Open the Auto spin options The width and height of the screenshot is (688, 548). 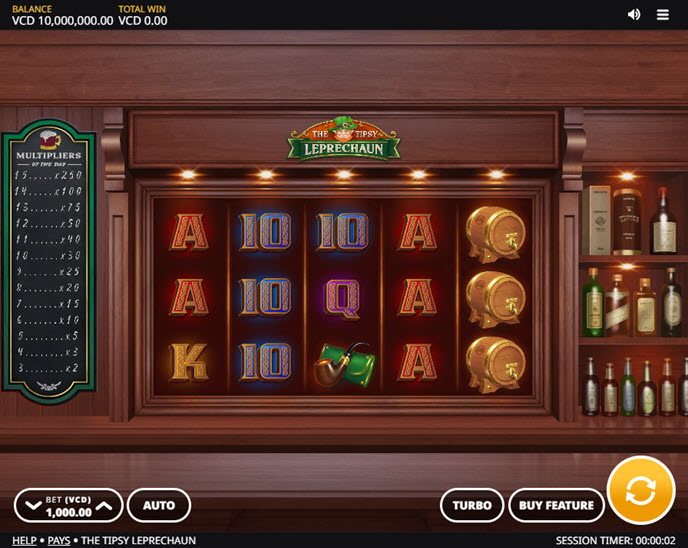coord(159,505)
